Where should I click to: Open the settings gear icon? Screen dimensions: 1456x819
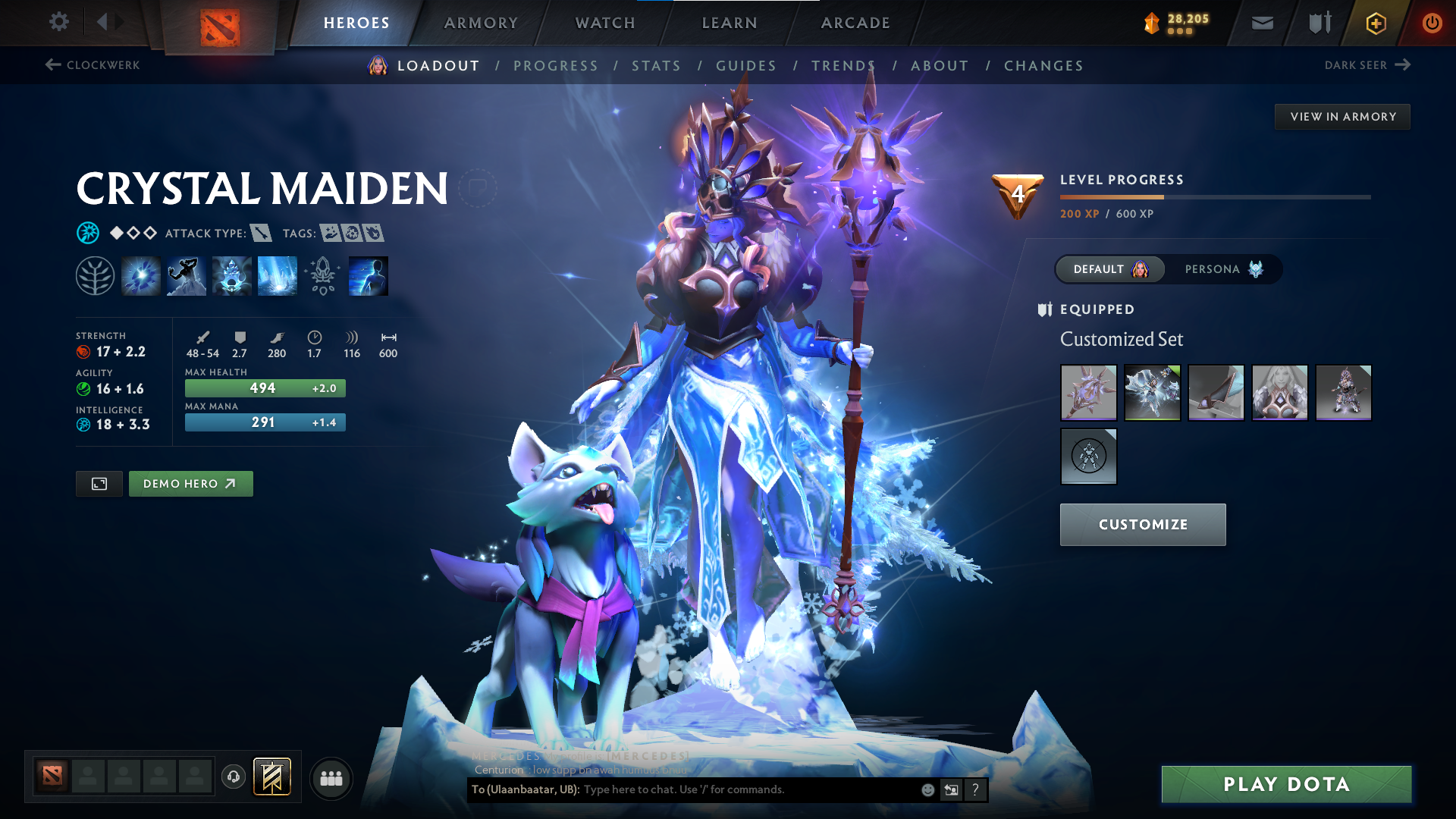click(x=58, y=22)
